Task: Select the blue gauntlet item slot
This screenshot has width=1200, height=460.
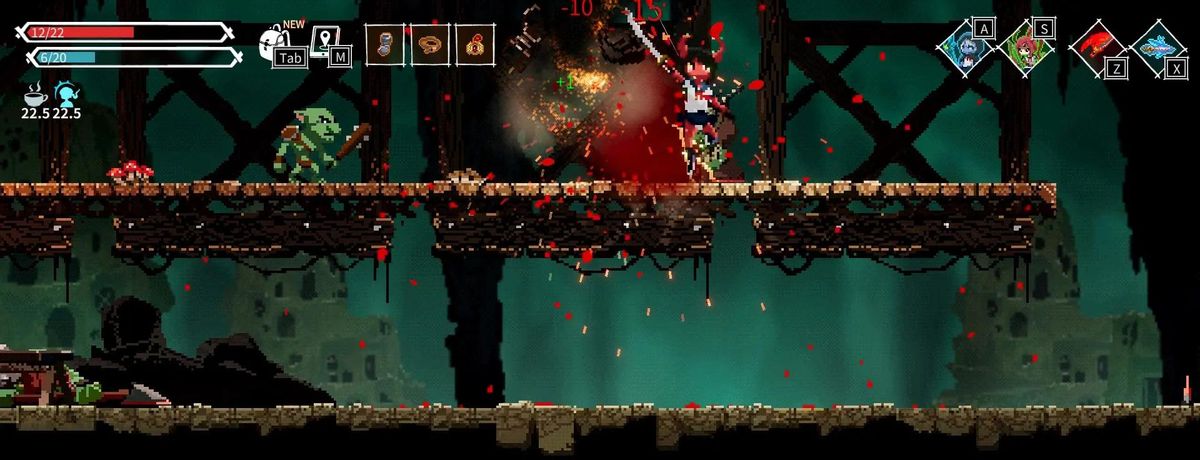Action: [384, 45]
